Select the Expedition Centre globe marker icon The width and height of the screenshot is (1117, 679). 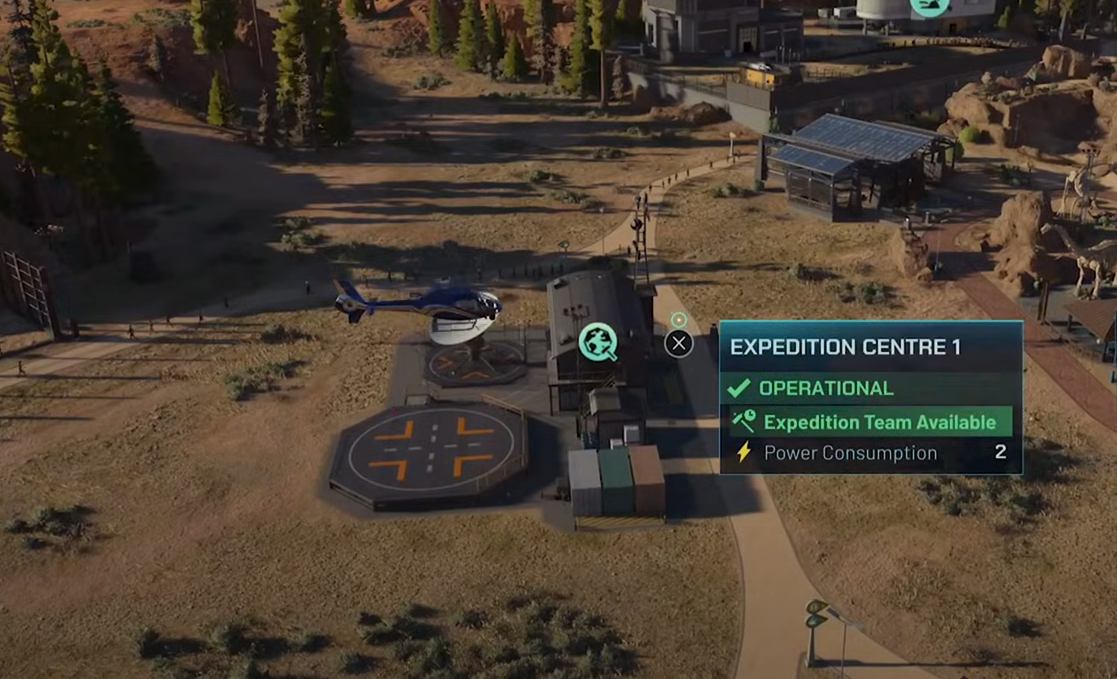point(597,341)
